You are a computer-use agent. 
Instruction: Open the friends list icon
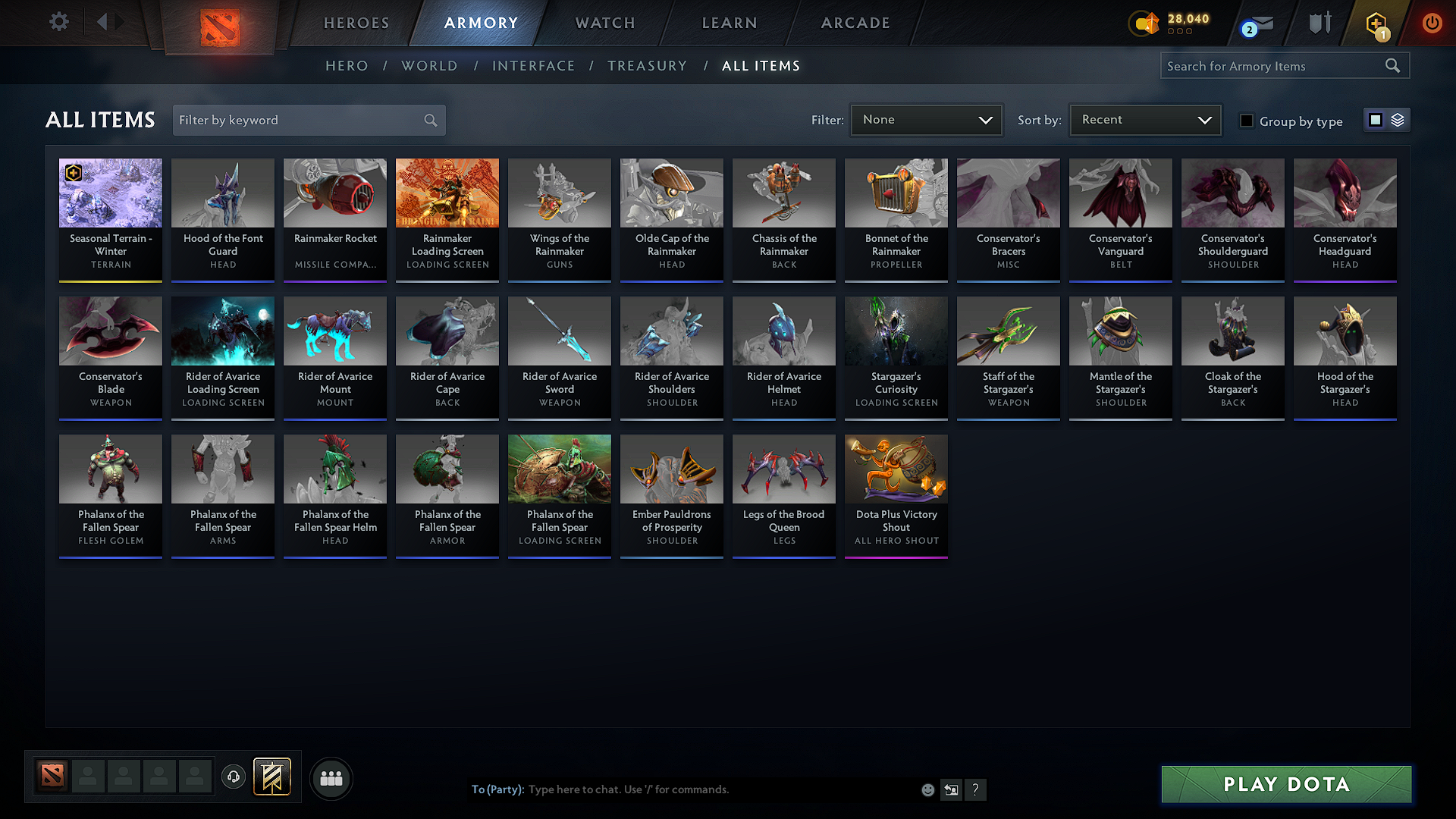pos(330,778)
